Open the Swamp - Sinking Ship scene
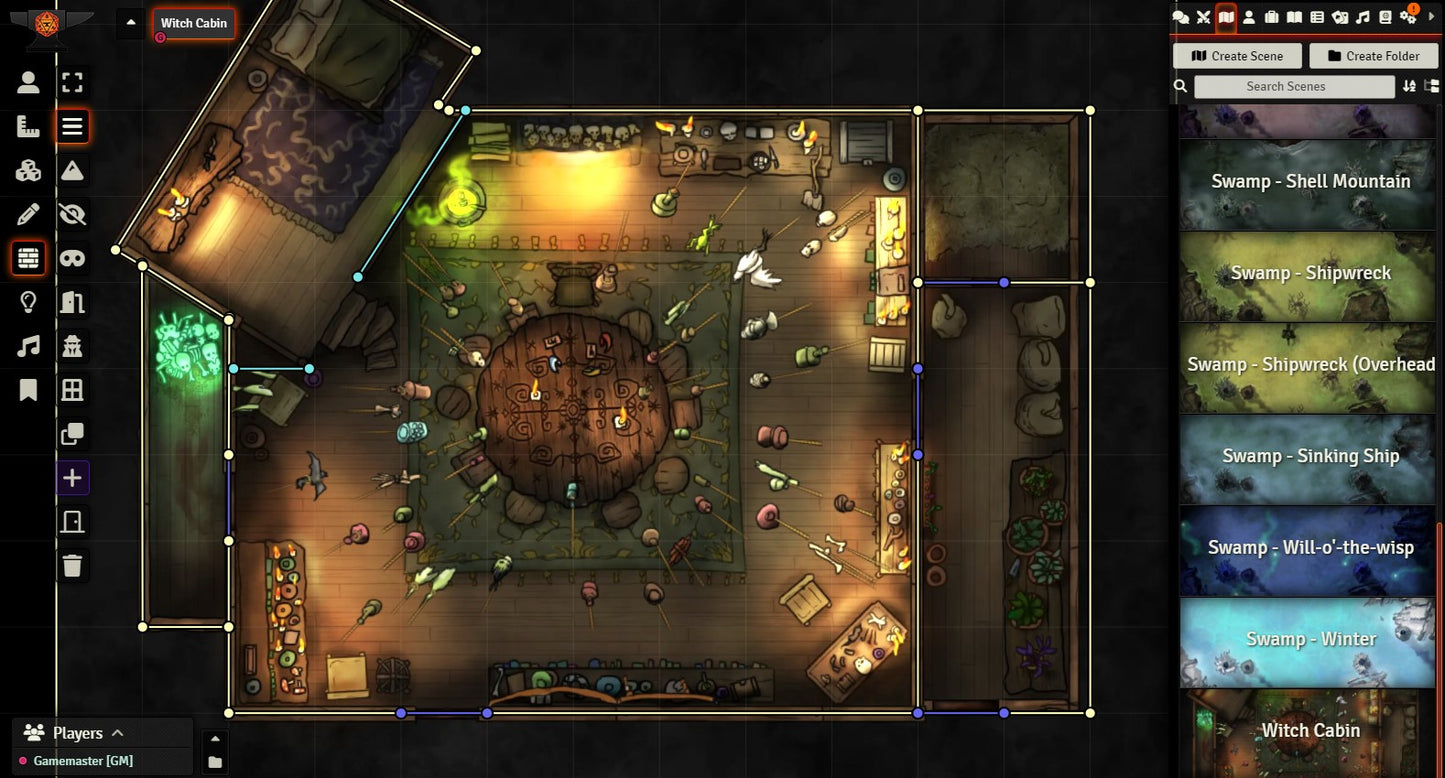The image size is (1445, 778). [1310, 456]
